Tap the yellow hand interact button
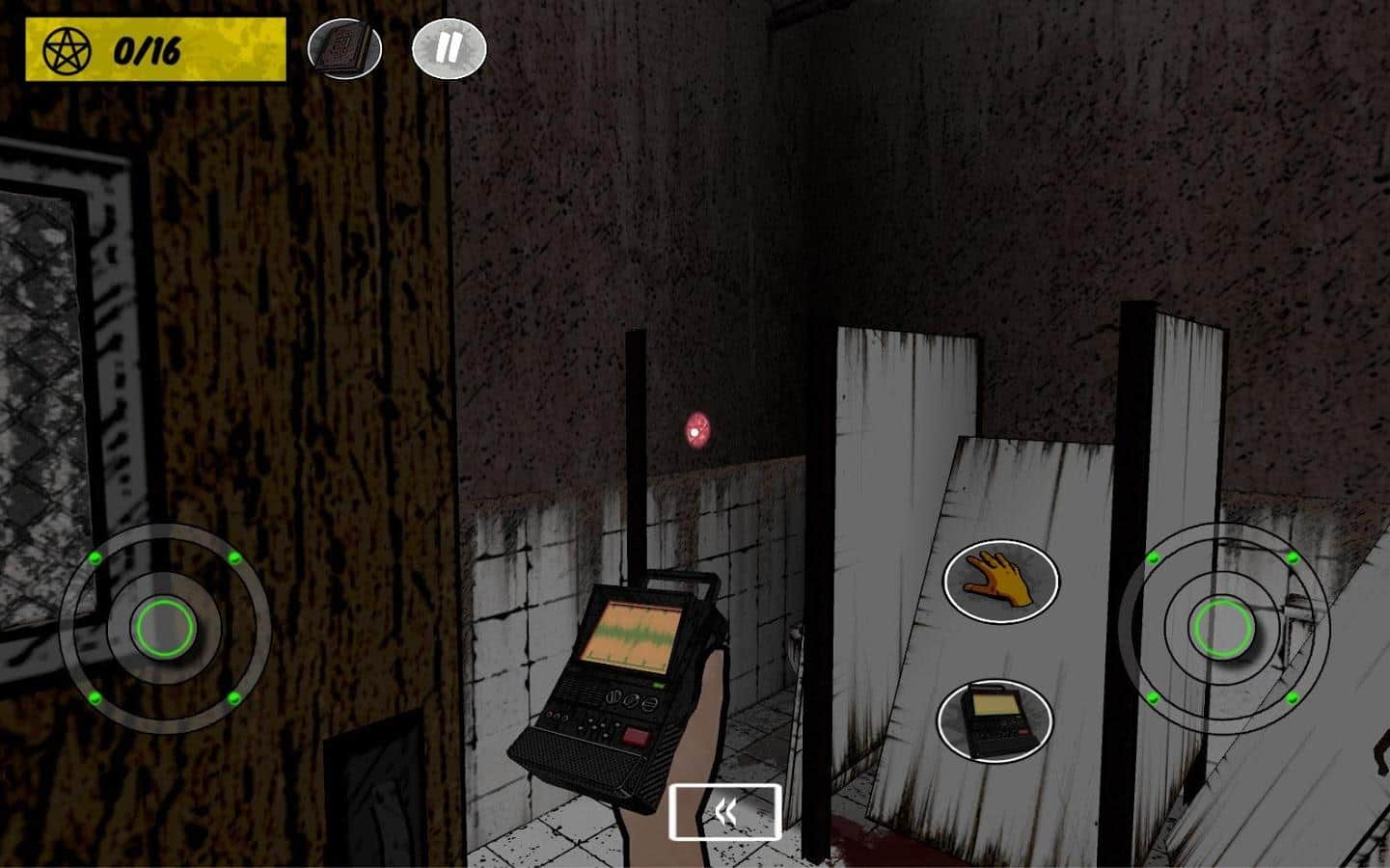This screenshot has width=1390, height=868. point(1000,581)
